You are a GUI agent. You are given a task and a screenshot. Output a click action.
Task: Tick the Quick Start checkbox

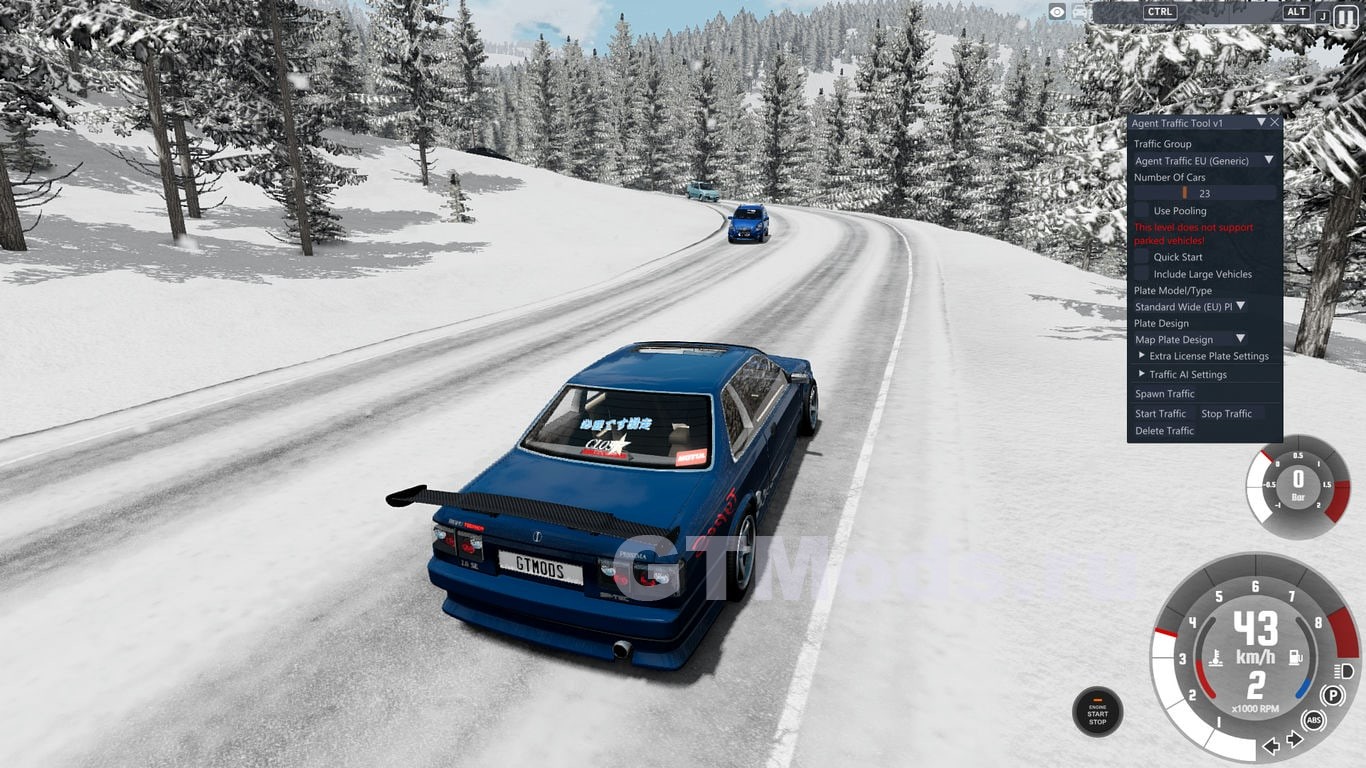point(1142,257)
